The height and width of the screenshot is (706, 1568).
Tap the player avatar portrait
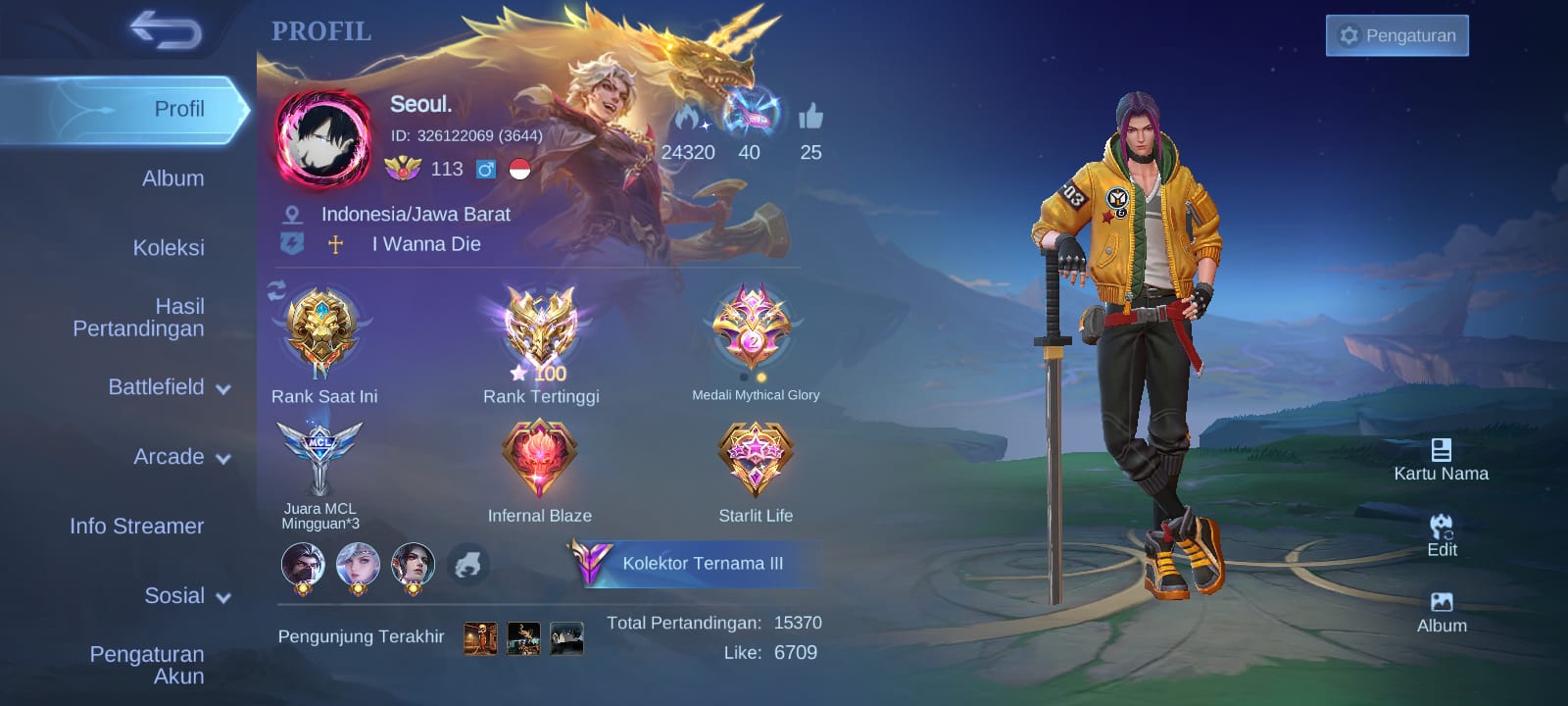pyautogui.click(x=322, y=139)
